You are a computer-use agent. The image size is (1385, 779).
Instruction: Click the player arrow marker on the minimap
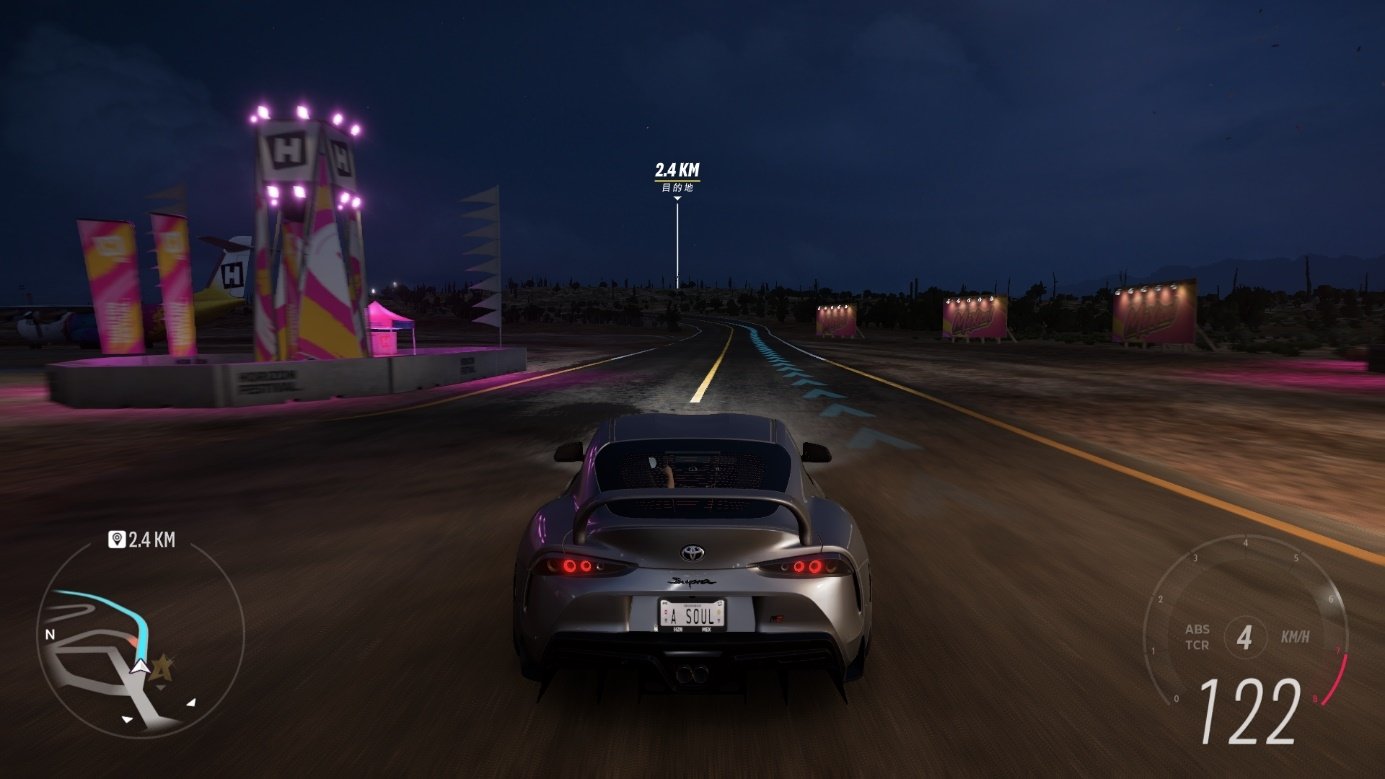140,666
